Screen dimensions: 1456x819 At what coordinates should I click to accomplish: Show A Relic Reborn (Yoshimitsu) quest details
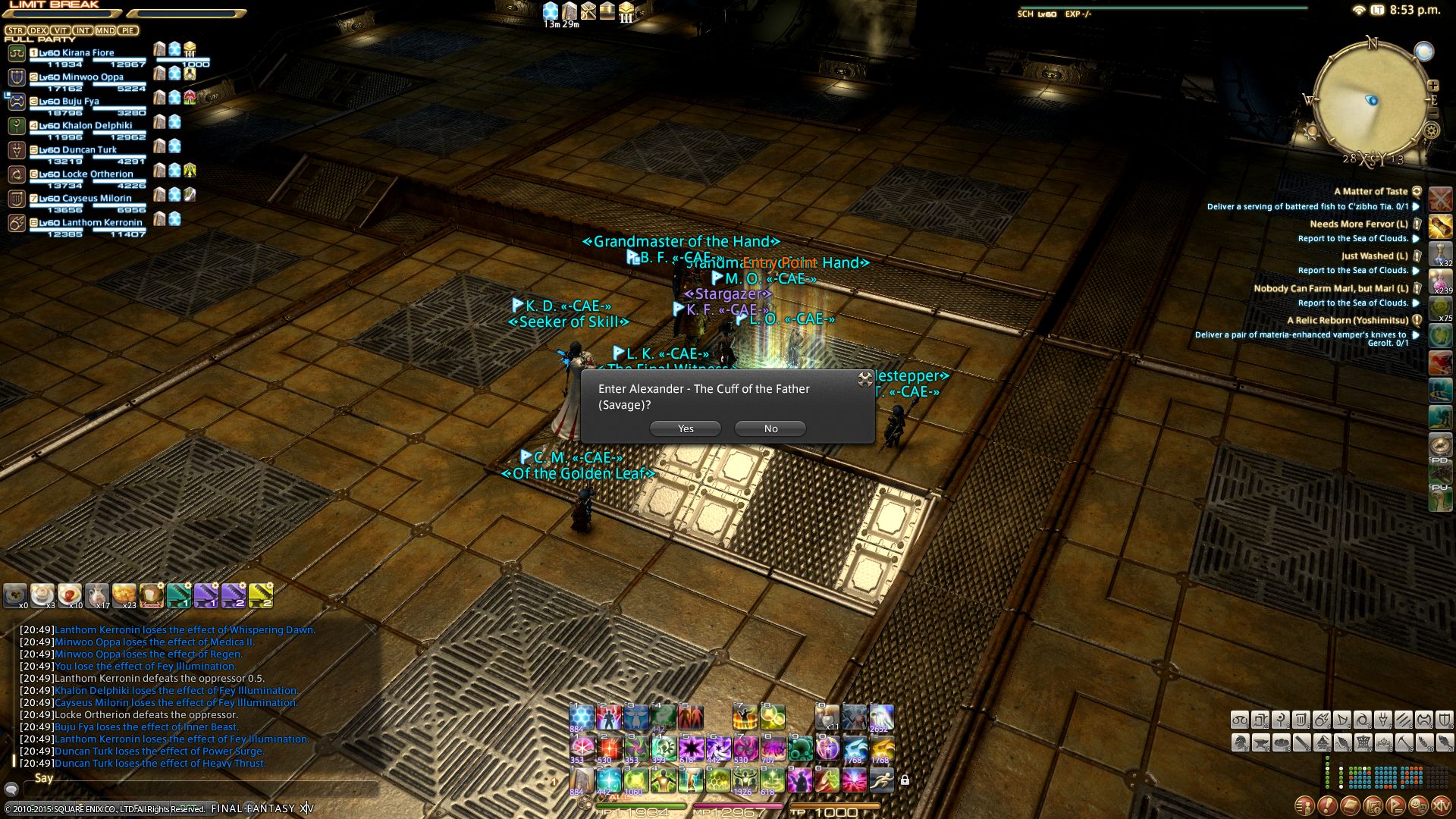[1347, 321]
